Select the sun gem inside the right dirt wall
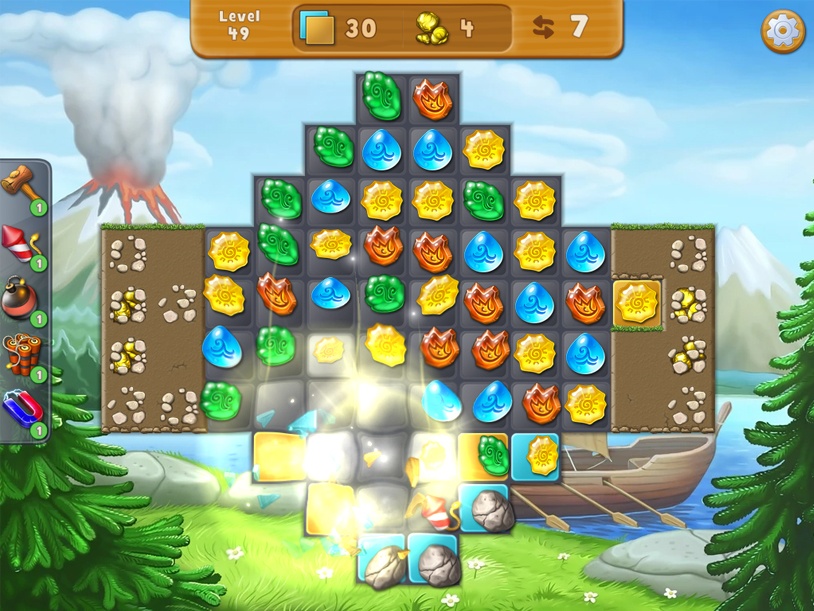The width and height of the screenshot is (814, 611). point(636,301)
